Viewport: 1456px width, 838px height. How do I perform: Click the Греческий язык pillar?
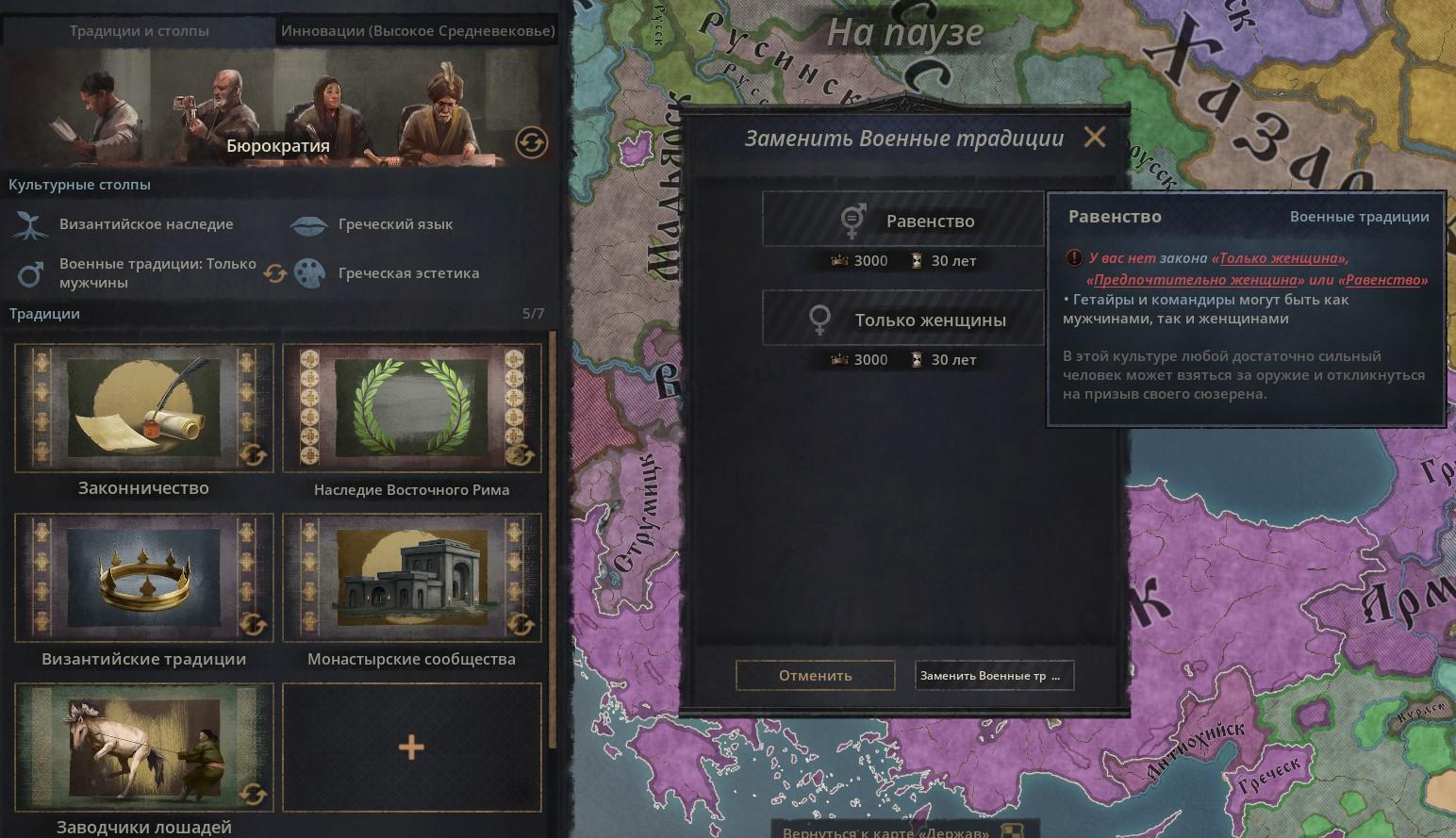(x=394, y=224)
